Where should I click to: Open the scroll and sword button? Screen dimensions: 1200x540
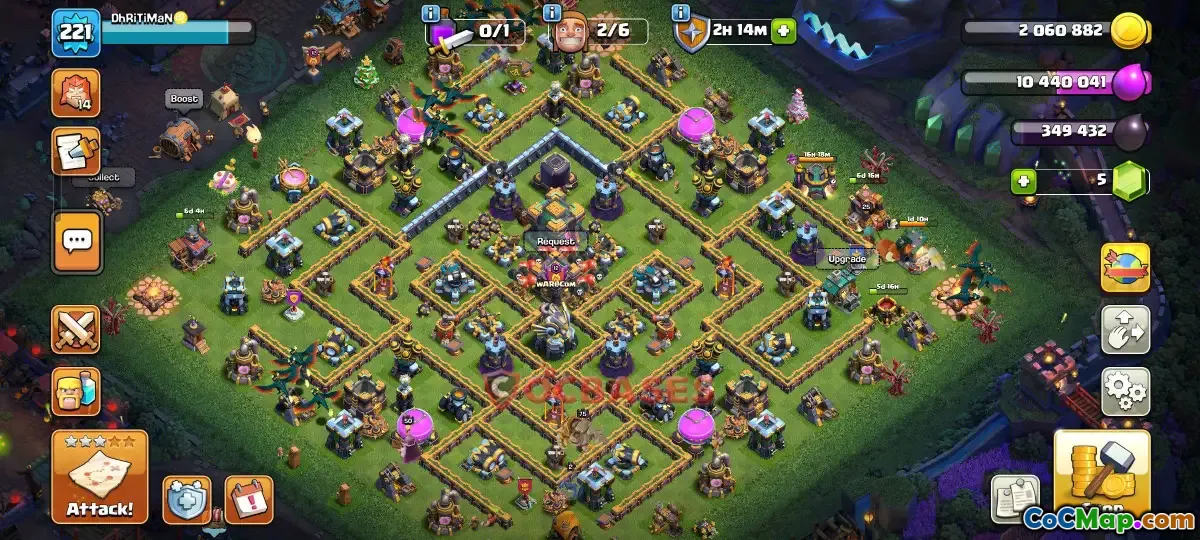pyautogui.click(x=76, y=151)
